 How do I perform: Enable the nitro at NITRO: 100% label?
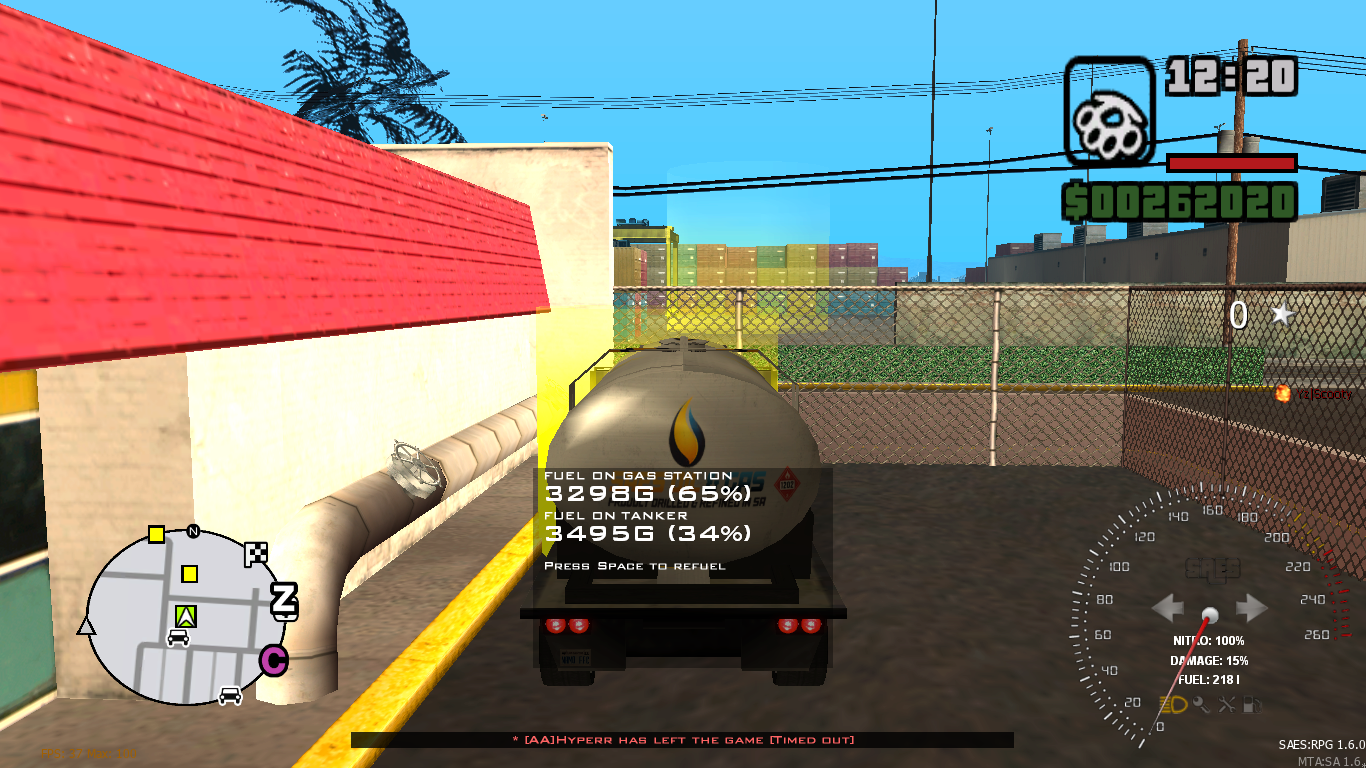click(x=1209, y=641)
